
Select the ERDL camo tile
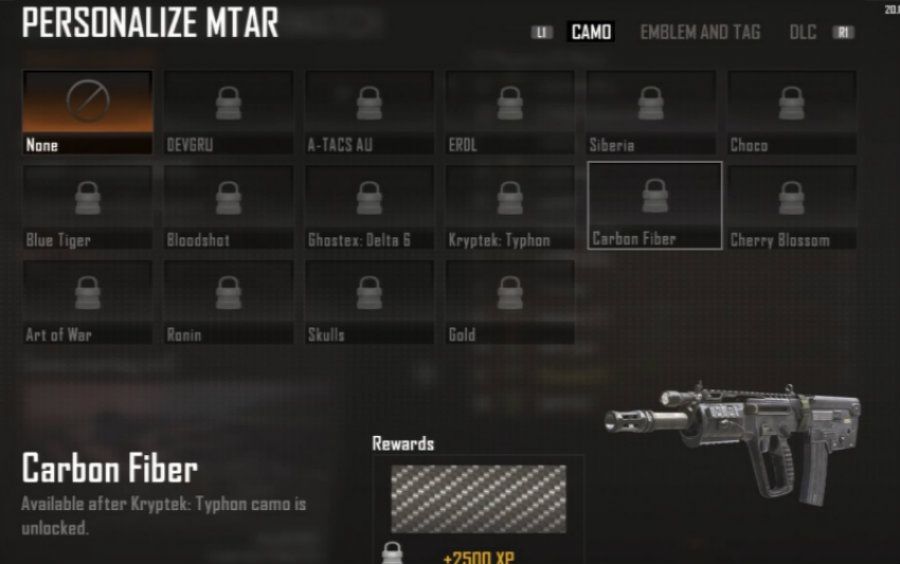[510, 112]
